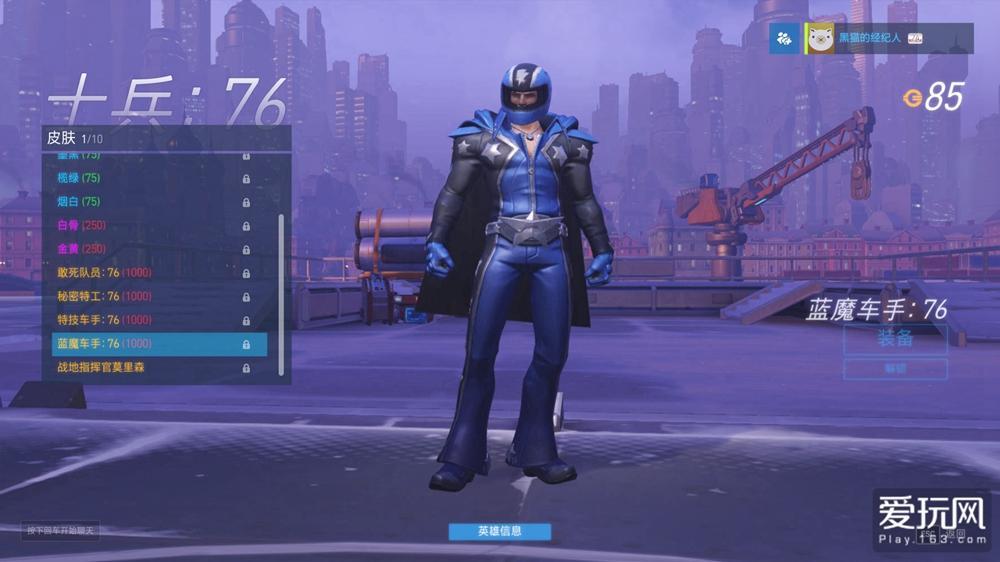This screenshot has width=1000, height=562.
Task: Click the highlighted 蓝魔车手: 76 skin
Action: coord(150,344)
